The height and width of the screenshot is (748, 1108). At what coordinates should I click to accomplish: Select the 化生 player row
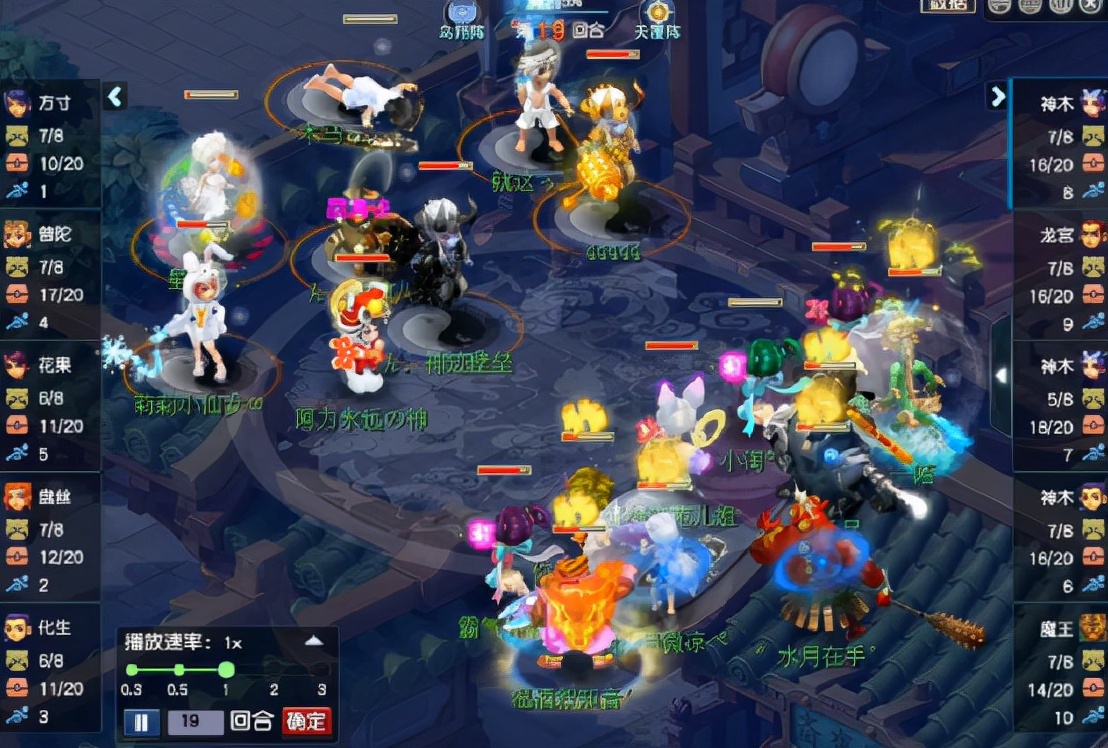click(x=50, y=668)
